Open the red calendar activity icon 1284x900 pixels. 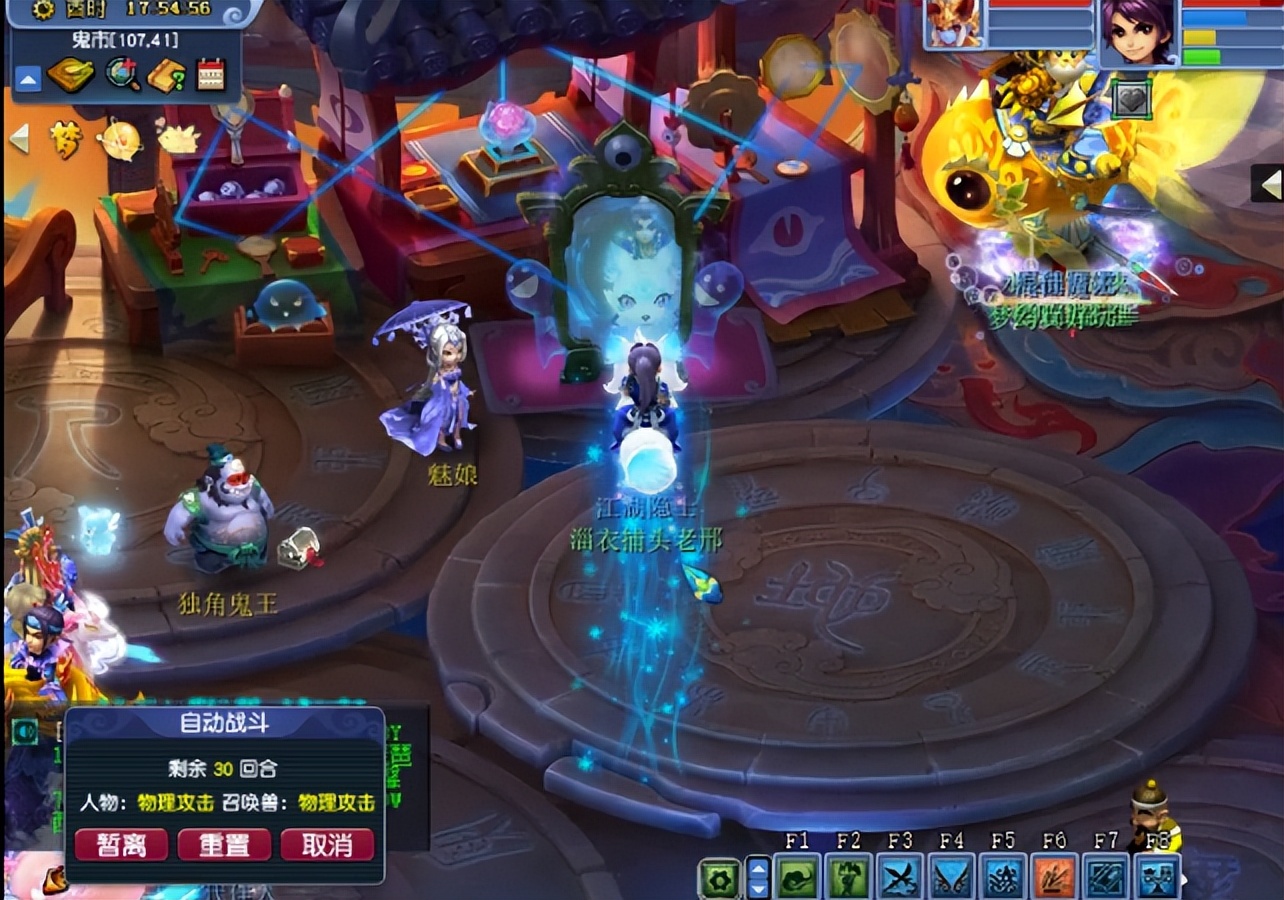211,75
